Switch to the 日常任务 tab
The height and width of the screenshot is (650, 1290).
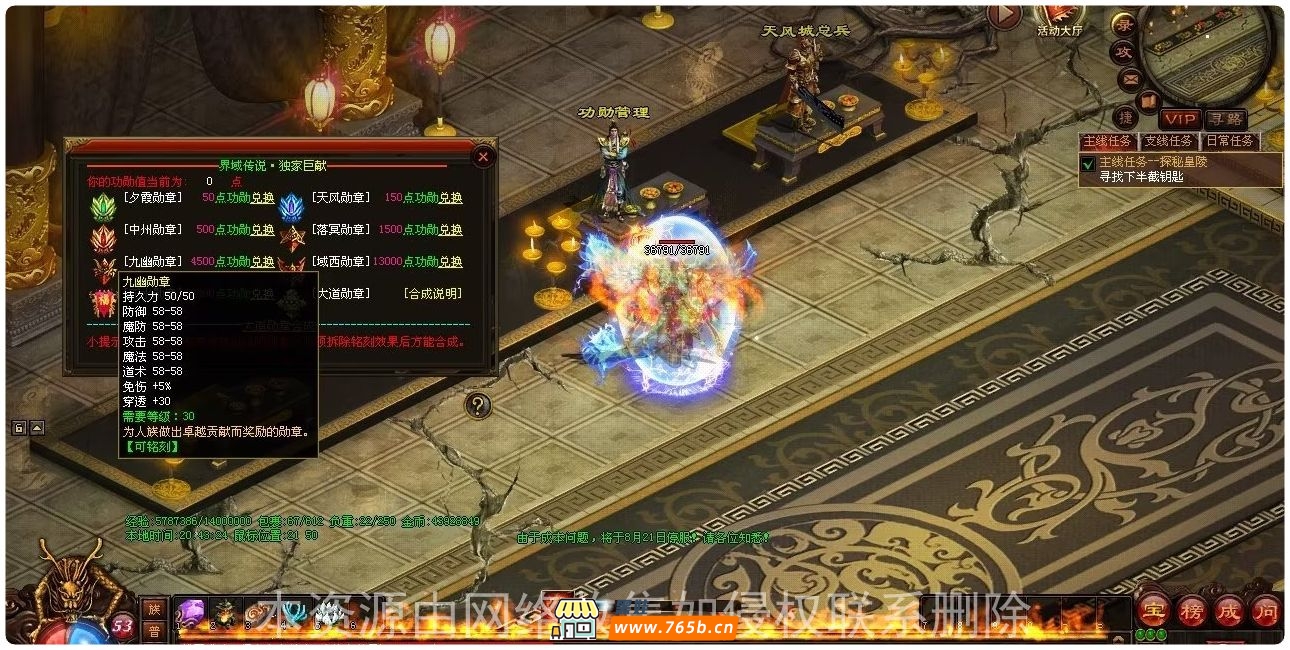click(1229, 141)
